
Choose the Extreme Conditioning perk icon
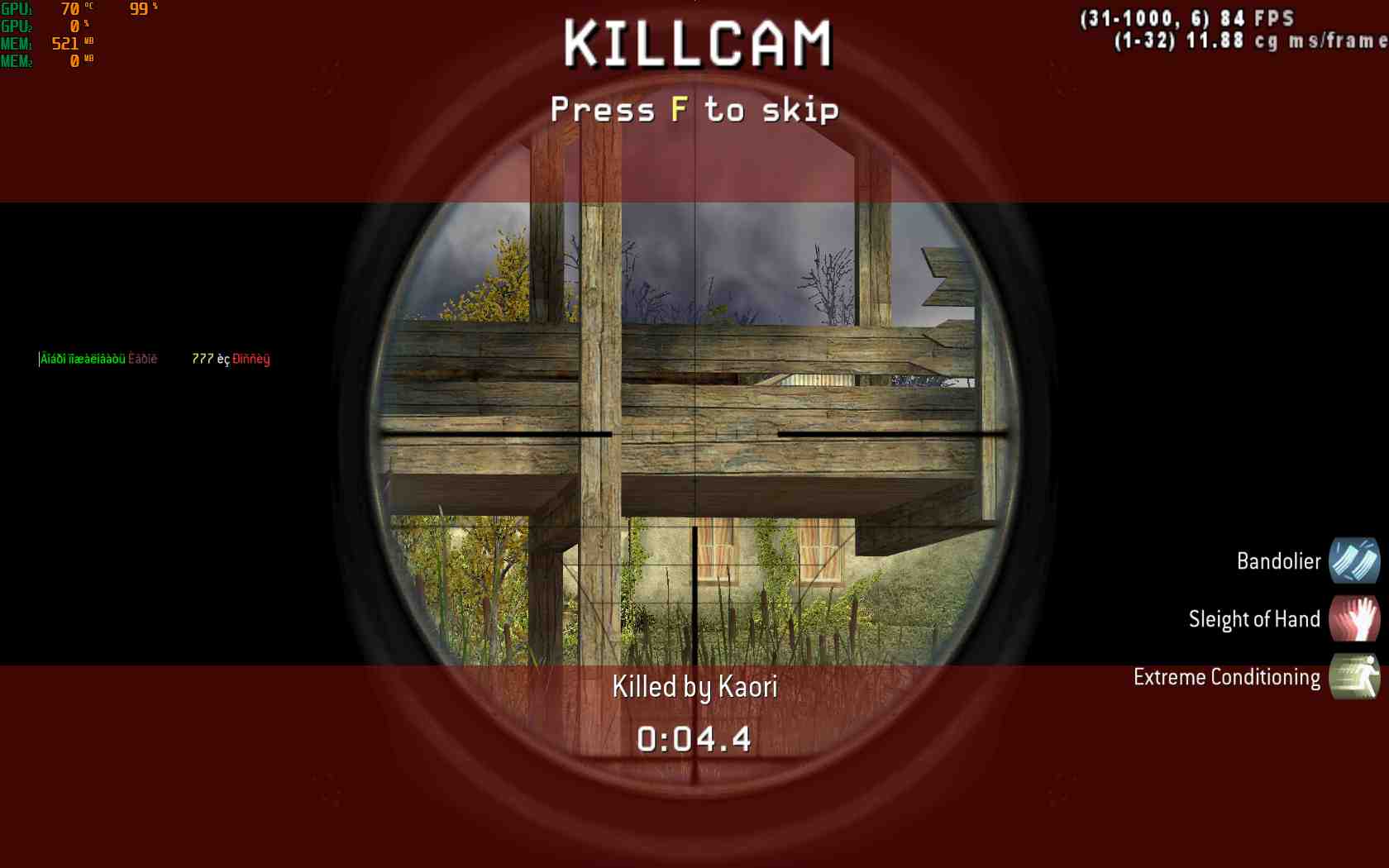(x=1353, y=676)
